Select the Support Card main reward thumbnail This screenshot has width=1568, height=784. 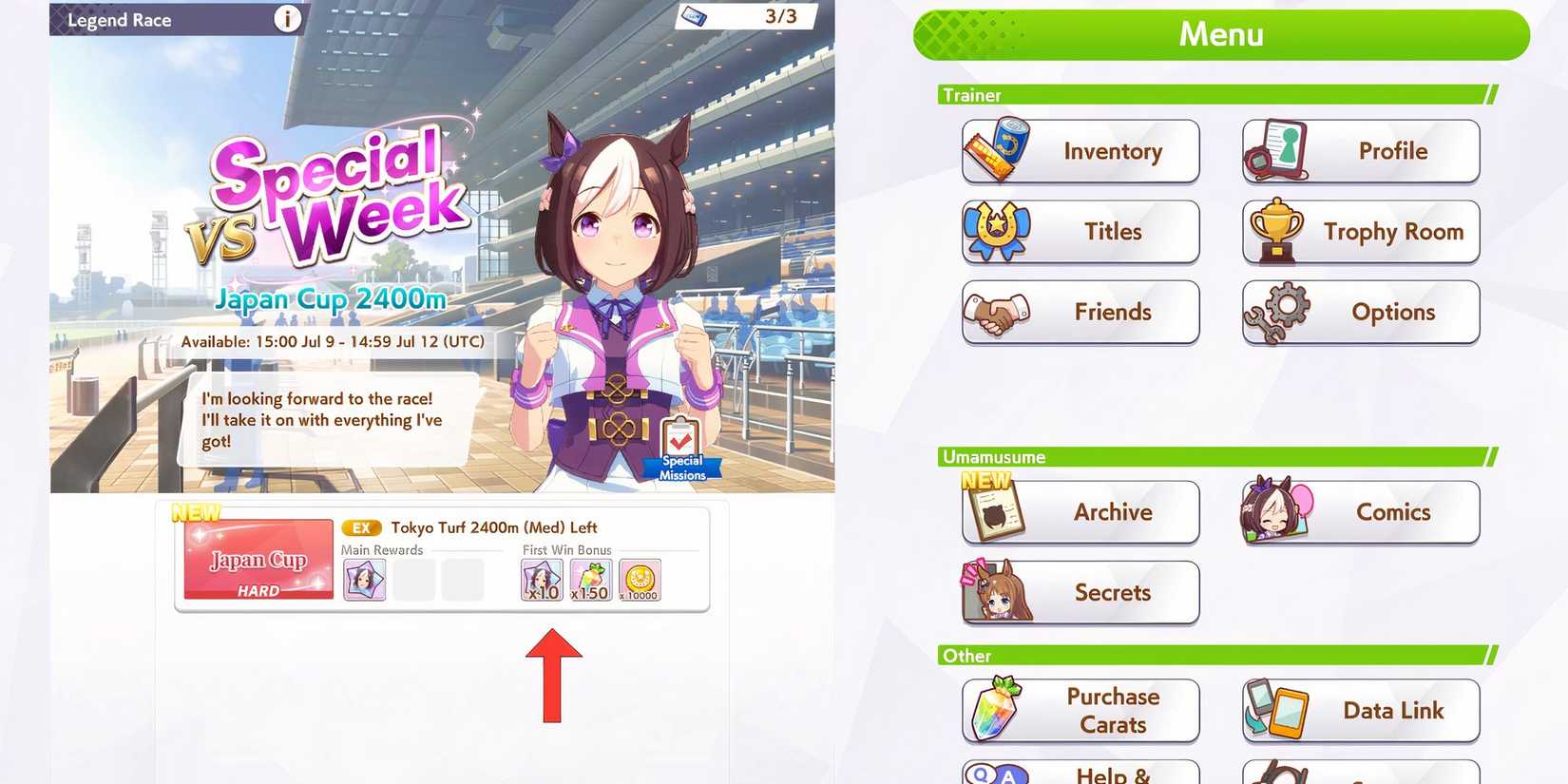click(363, 578)
